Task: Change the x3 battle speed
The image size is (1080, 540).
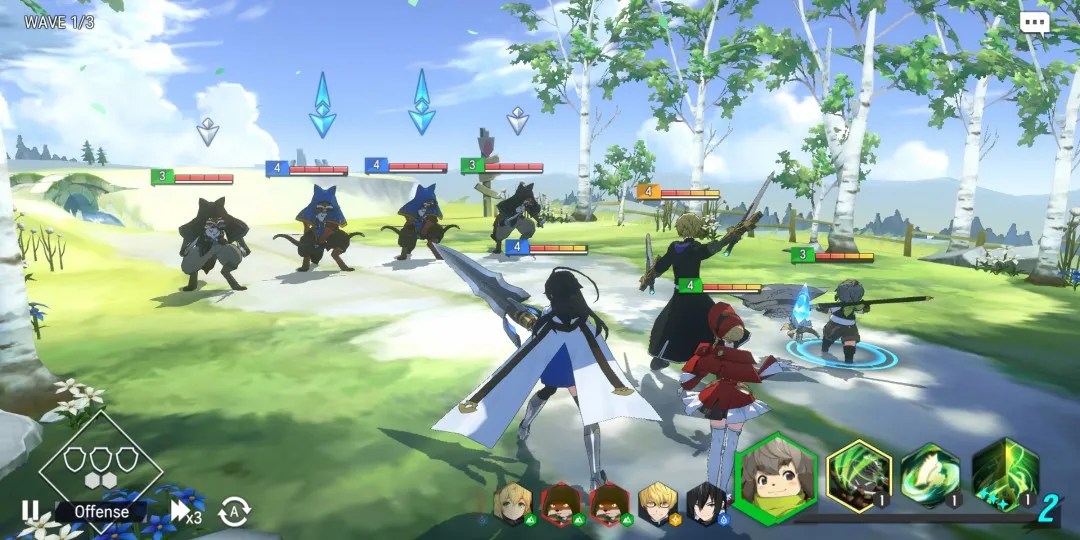Action: 186,511
